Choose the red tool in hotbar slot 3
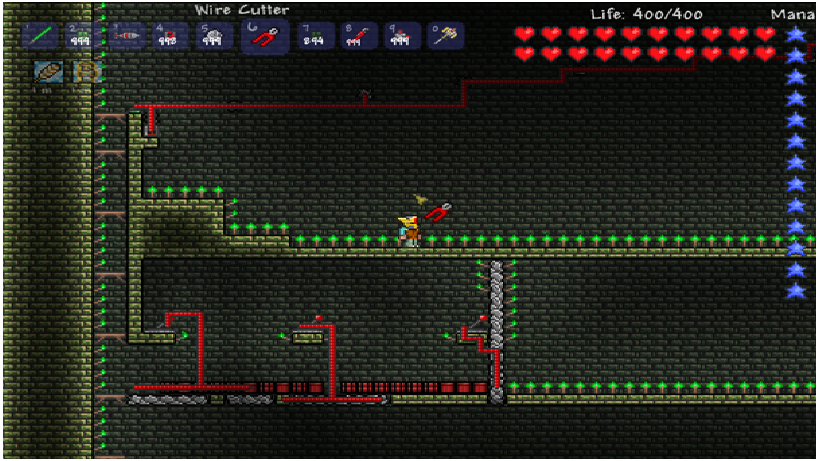This screenshot has width=819, height=461. [x=127, y=36]
